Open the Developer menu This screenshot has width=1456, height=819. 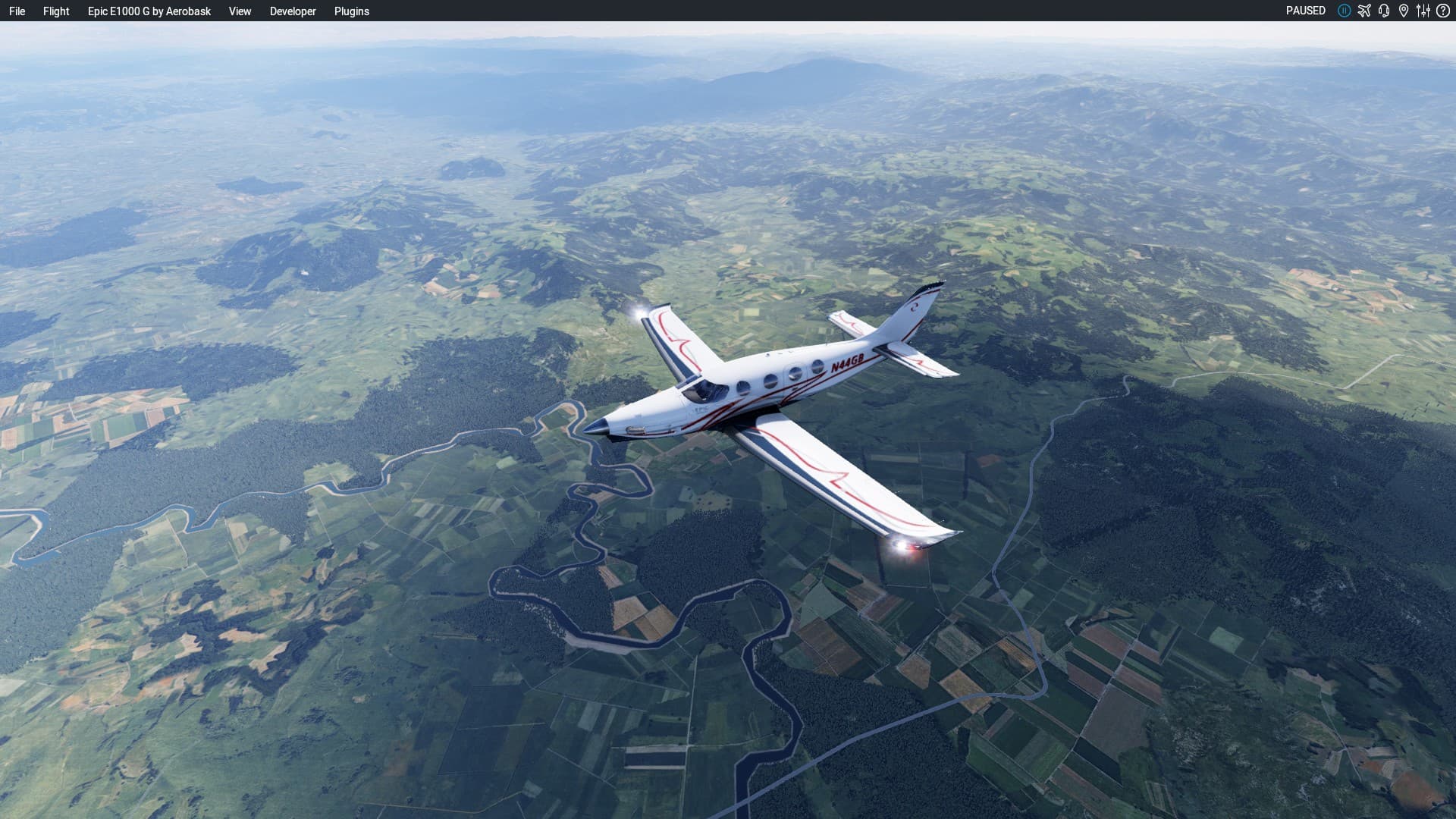tap(293, 11)
